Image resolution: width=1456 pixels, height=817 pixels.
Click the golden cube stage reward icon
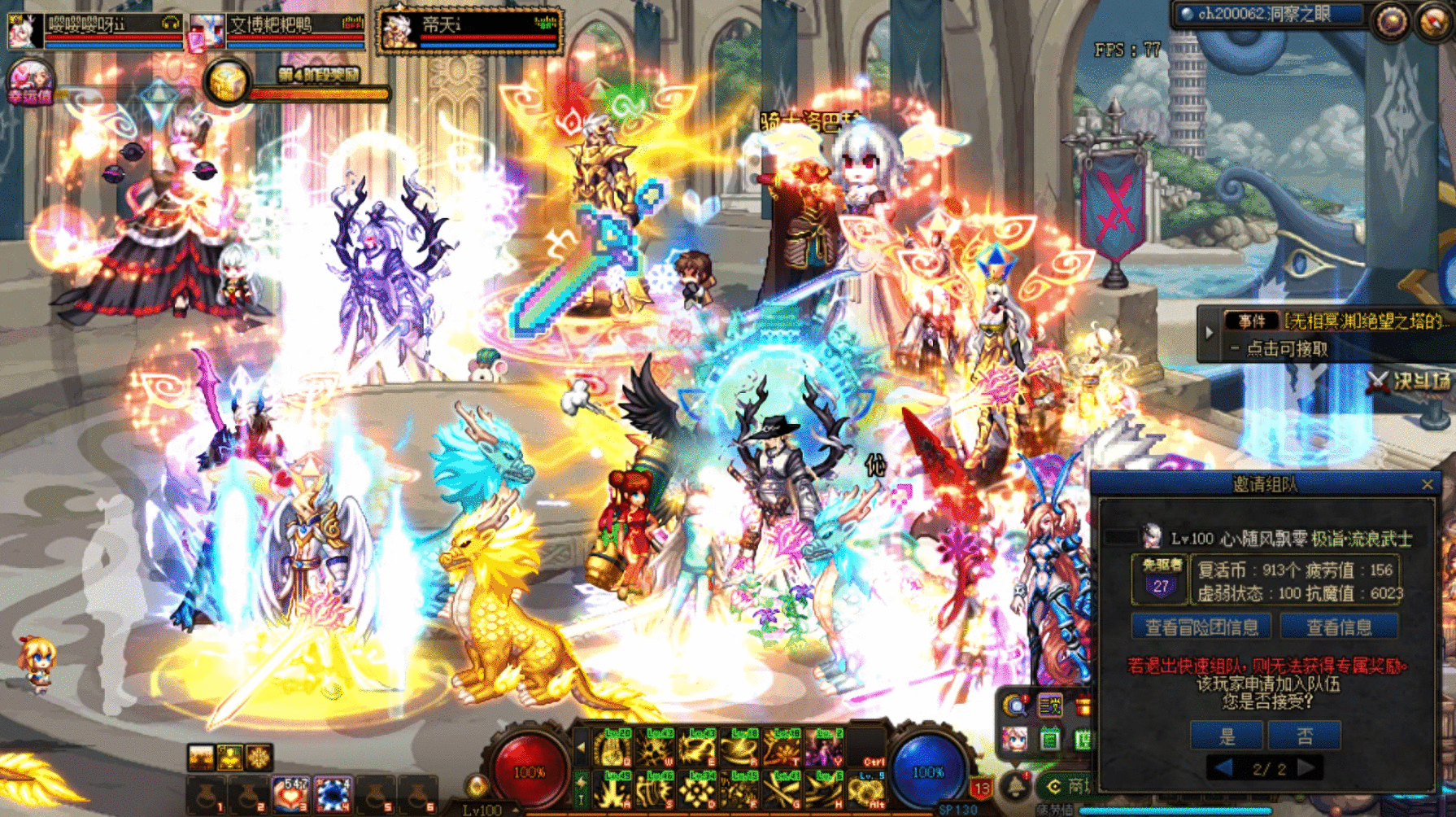[226, 83]
